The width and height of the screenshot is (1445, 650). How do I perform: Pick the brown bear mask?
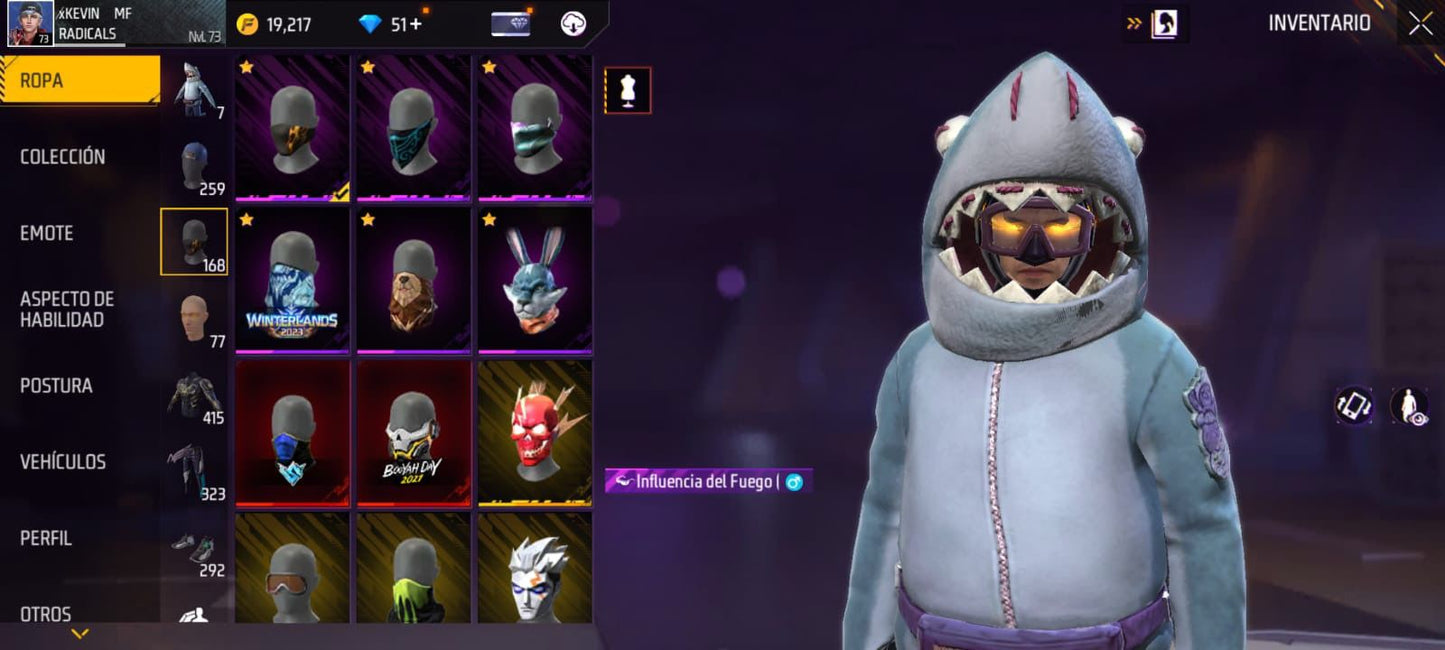[413, 280]
